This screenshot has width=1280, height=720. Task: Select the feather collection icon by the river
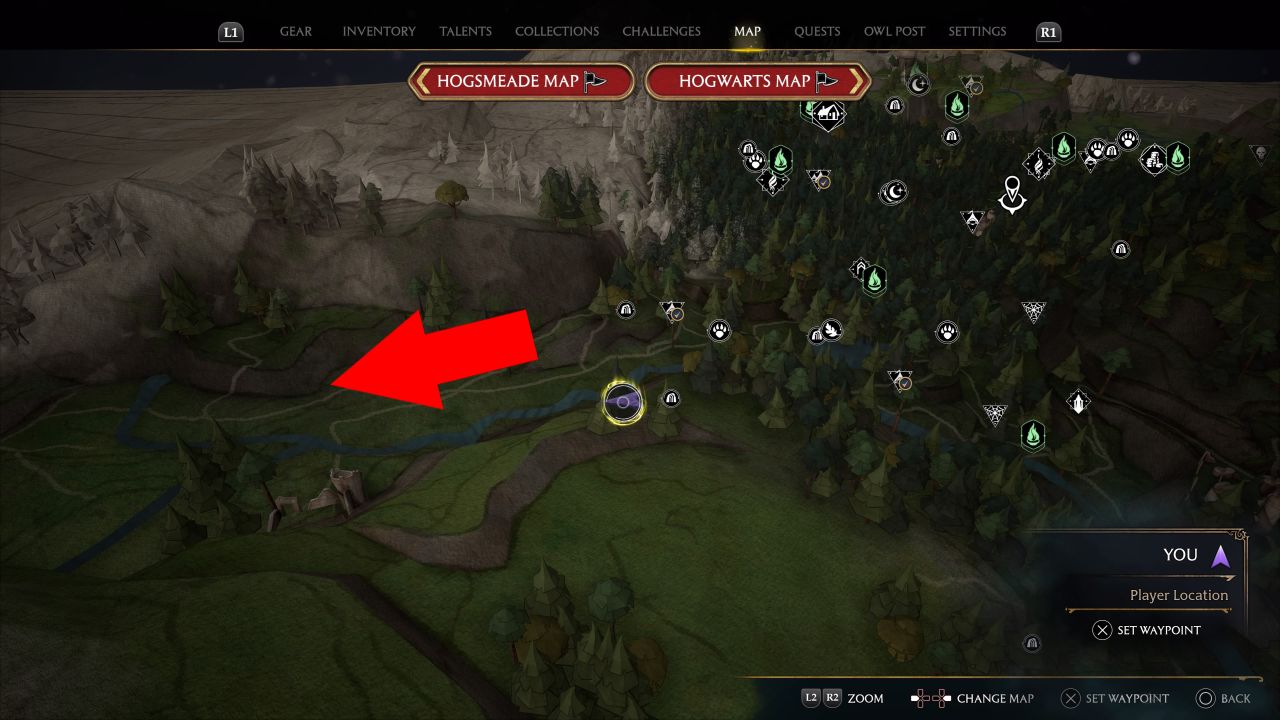[832, 331]
